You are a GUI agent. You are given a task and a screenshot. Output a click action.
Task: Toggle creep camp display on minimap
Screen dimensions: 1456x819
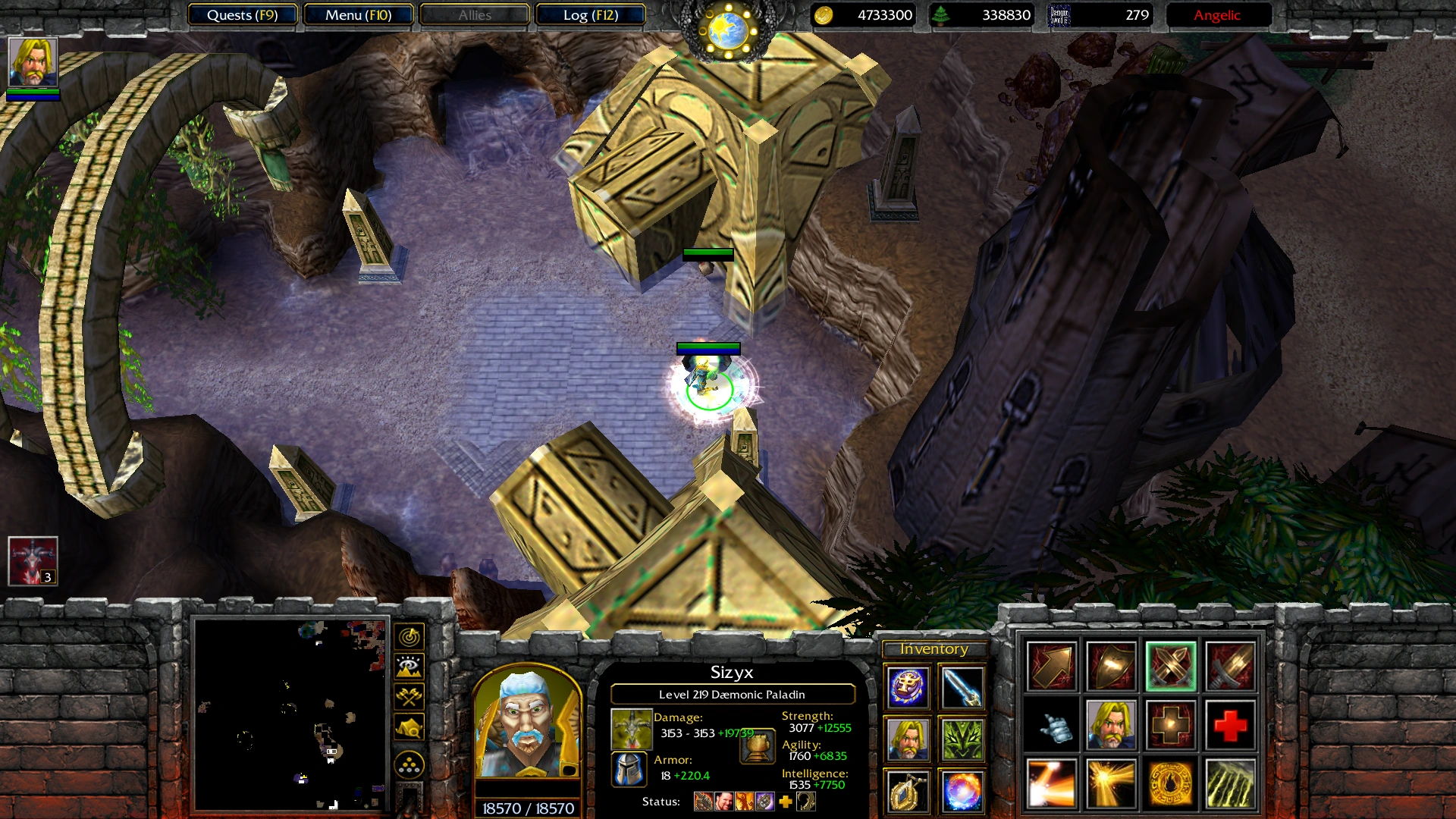[x=408, y=726]
